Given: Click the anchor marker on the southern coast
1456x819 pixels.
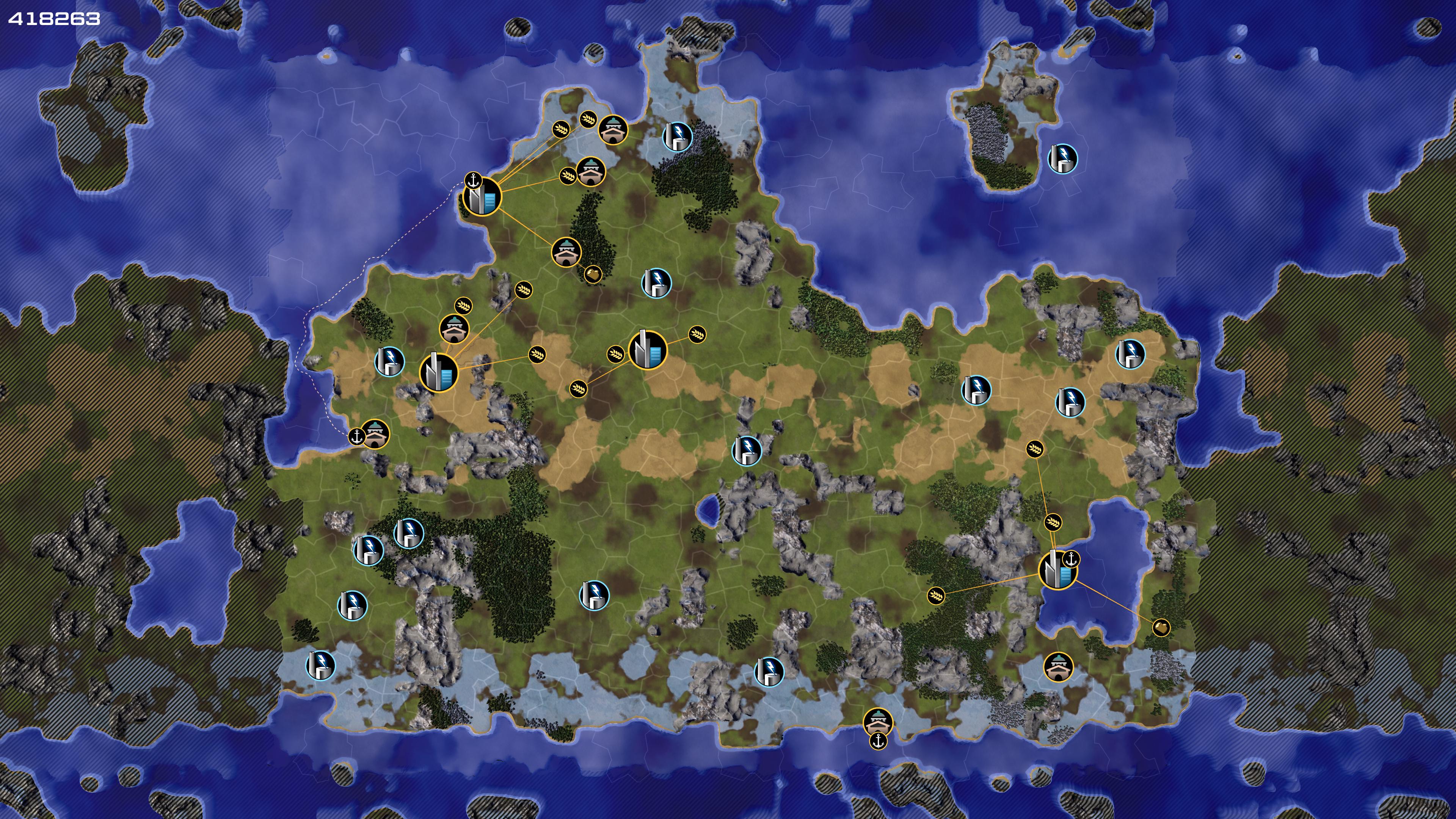Looking at the screenshot, I should [x=878, y=741].
